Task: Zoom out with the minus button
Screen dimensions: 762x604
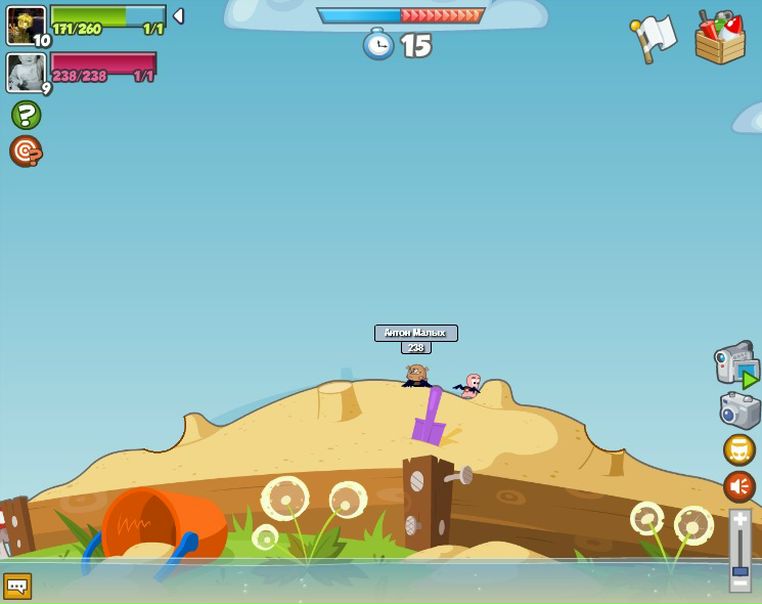Action: point(740,584)
